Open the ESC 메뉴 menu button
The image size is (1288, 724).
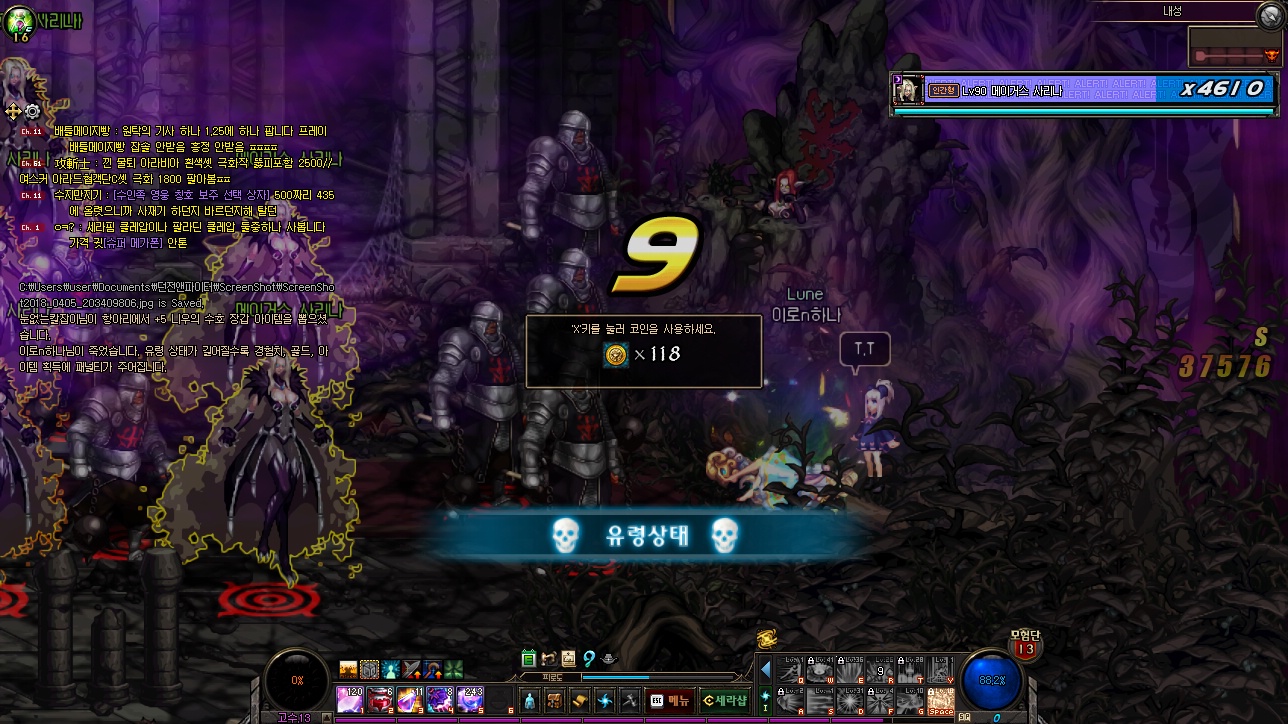point(669,701)
